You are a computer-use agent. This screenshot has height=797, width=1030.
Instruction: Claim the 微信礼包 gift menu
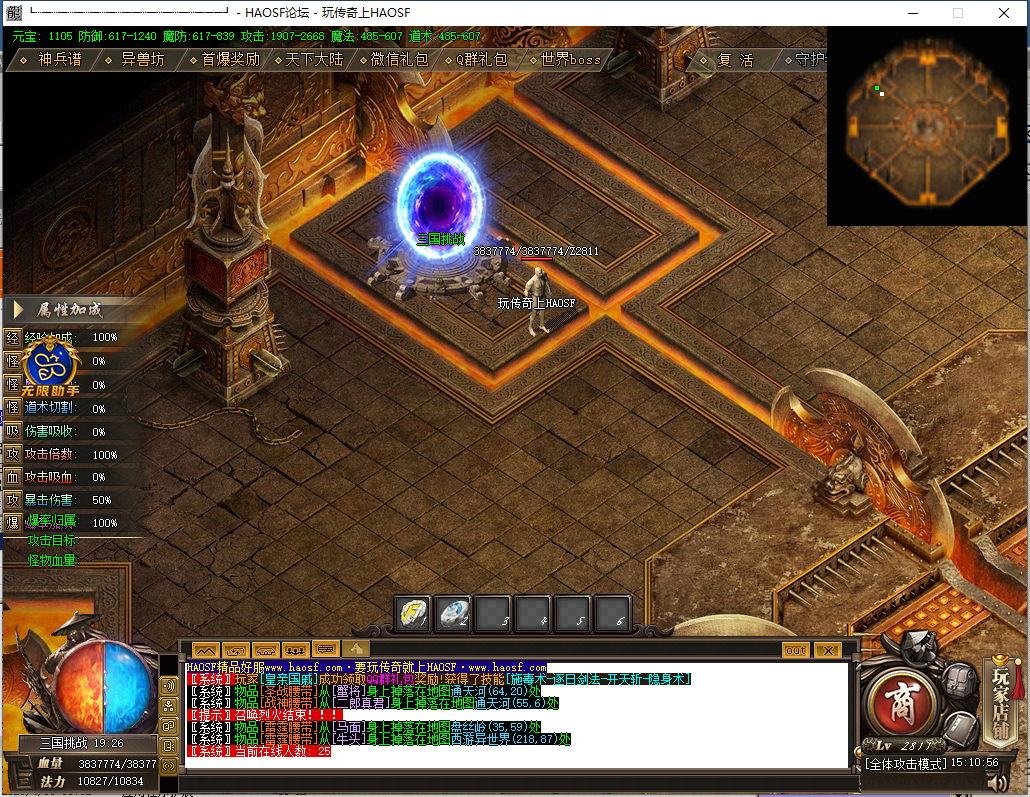[x=397, y=60]
